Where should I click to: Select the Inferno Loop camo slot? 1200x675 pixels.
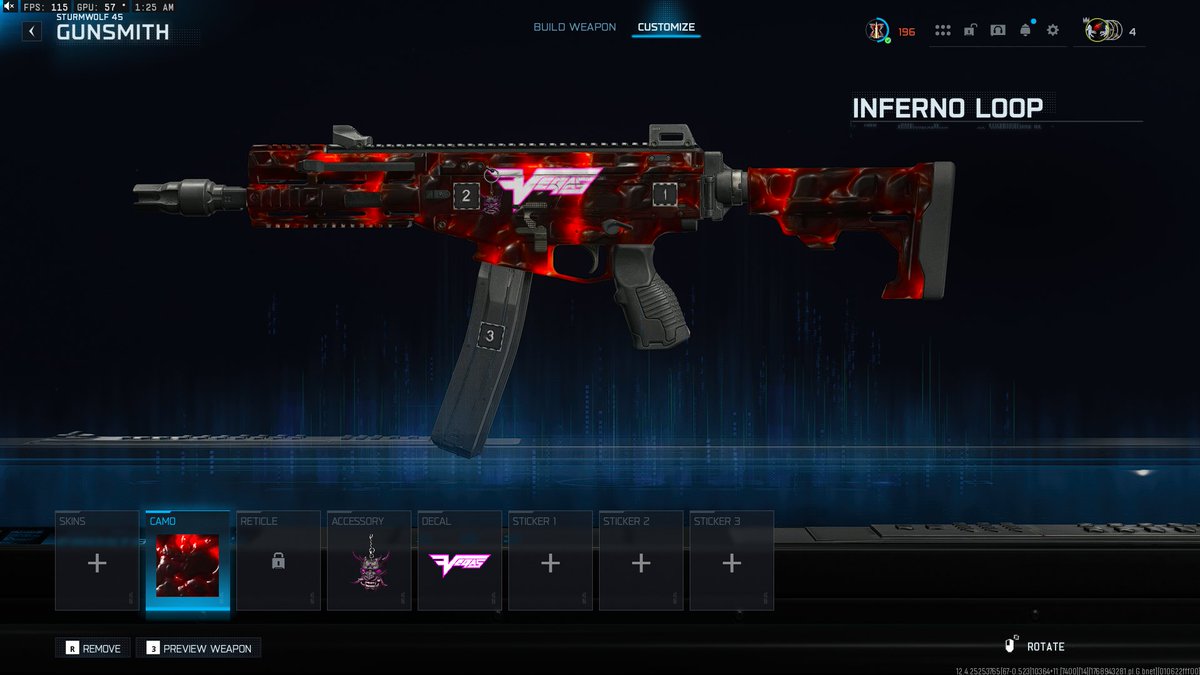coord(188,561)
